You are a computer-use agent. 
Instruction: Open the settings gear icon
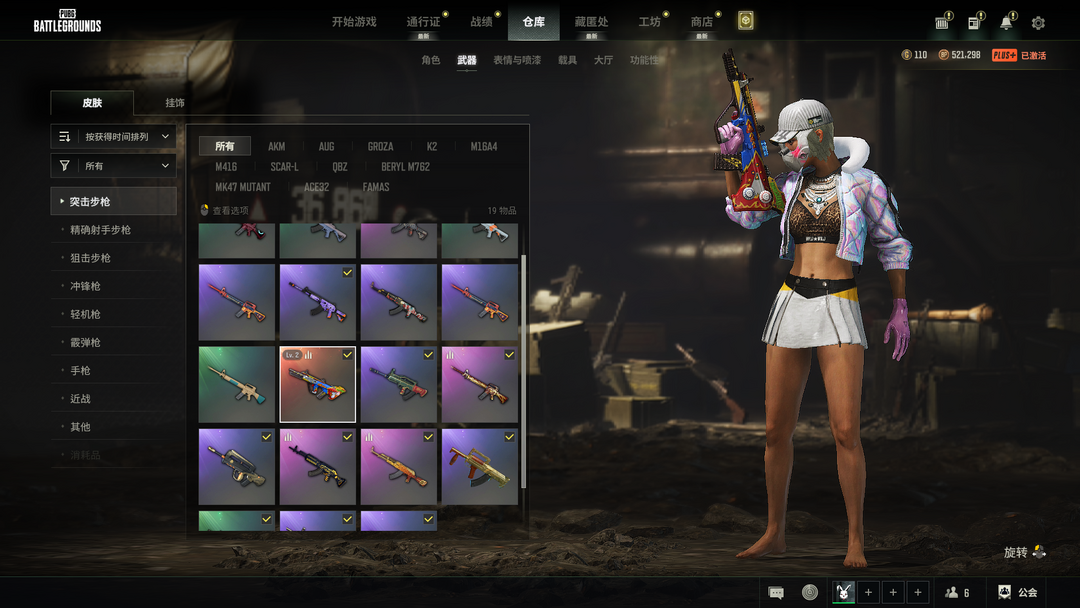[x=1038, y=23]
